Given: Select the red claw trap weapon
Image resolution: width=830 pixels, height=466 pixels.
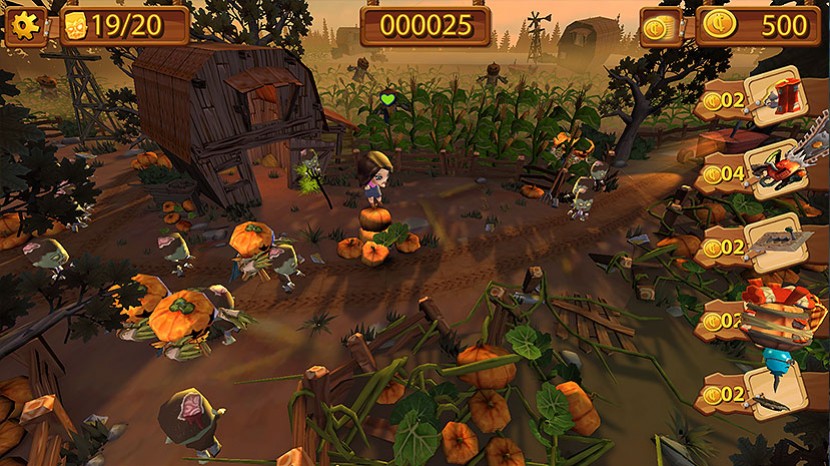Looking at the screenshot, I should tap(776, 97).
